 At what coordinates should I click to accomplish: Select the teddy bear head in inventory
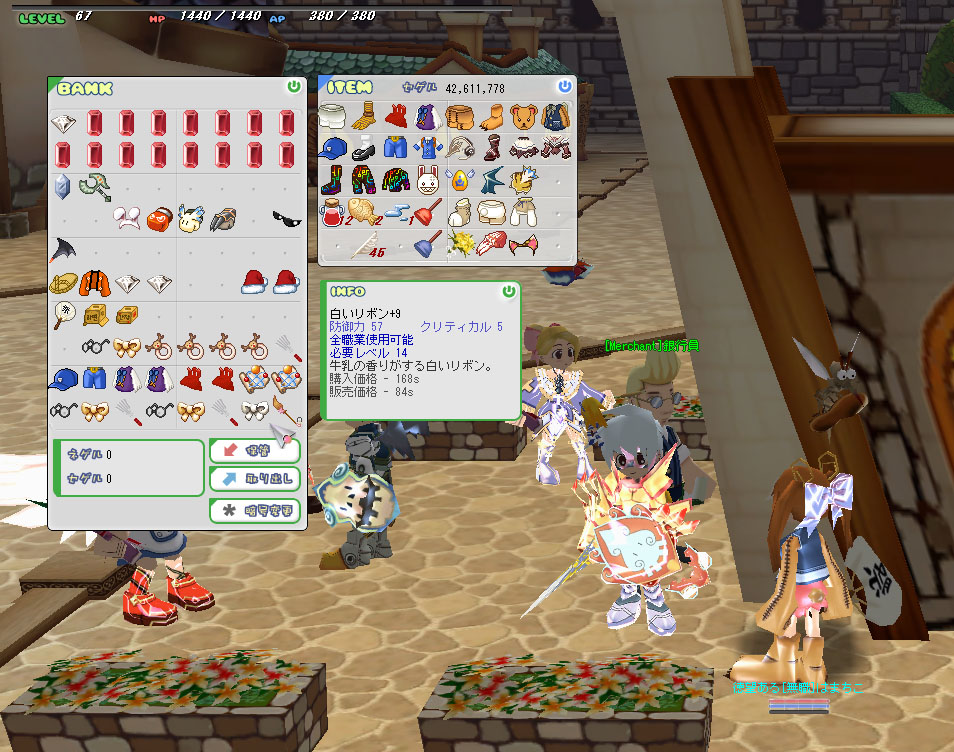tap(523, 117)
